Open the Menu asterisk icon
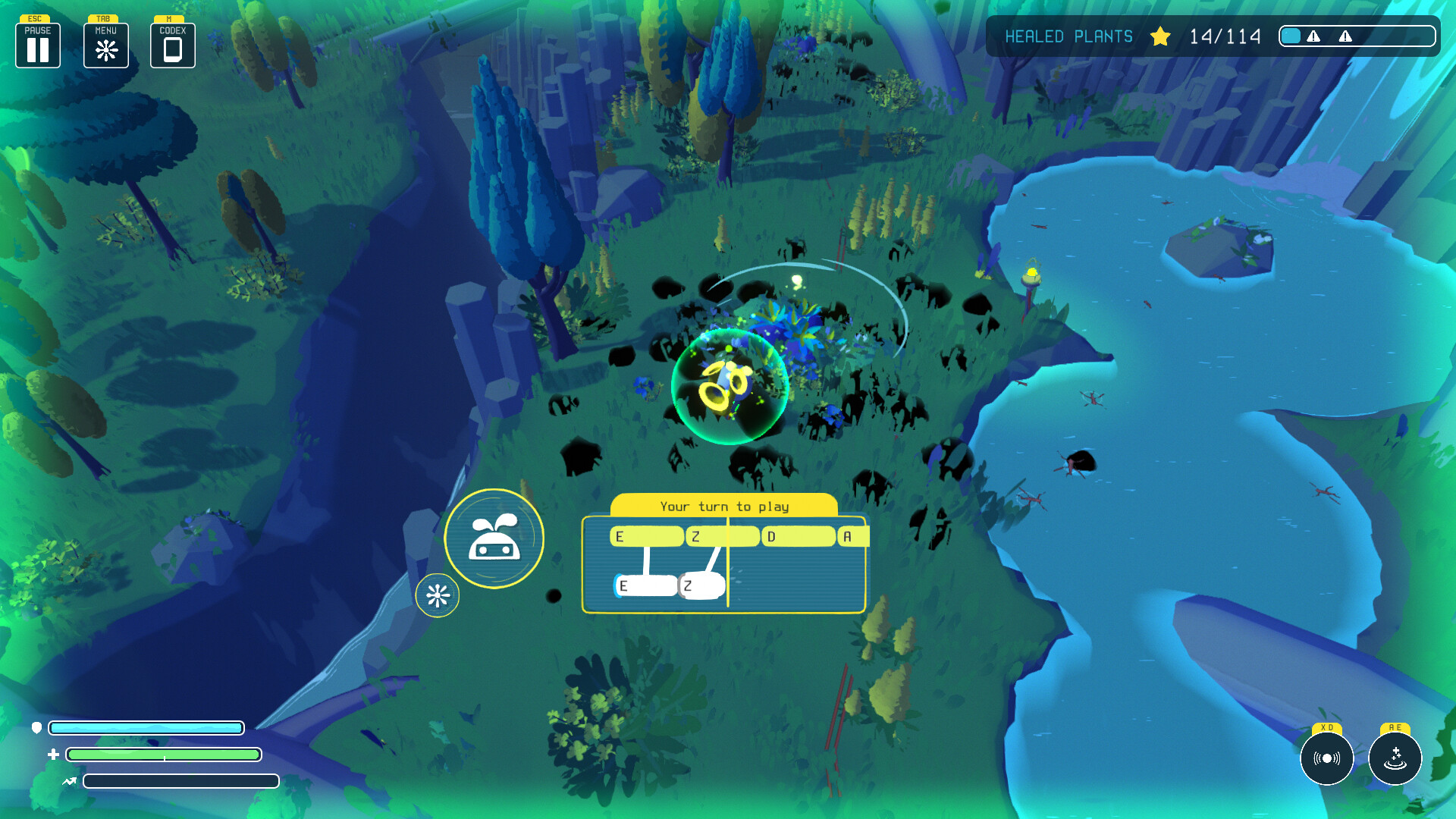 pos(105,48)
